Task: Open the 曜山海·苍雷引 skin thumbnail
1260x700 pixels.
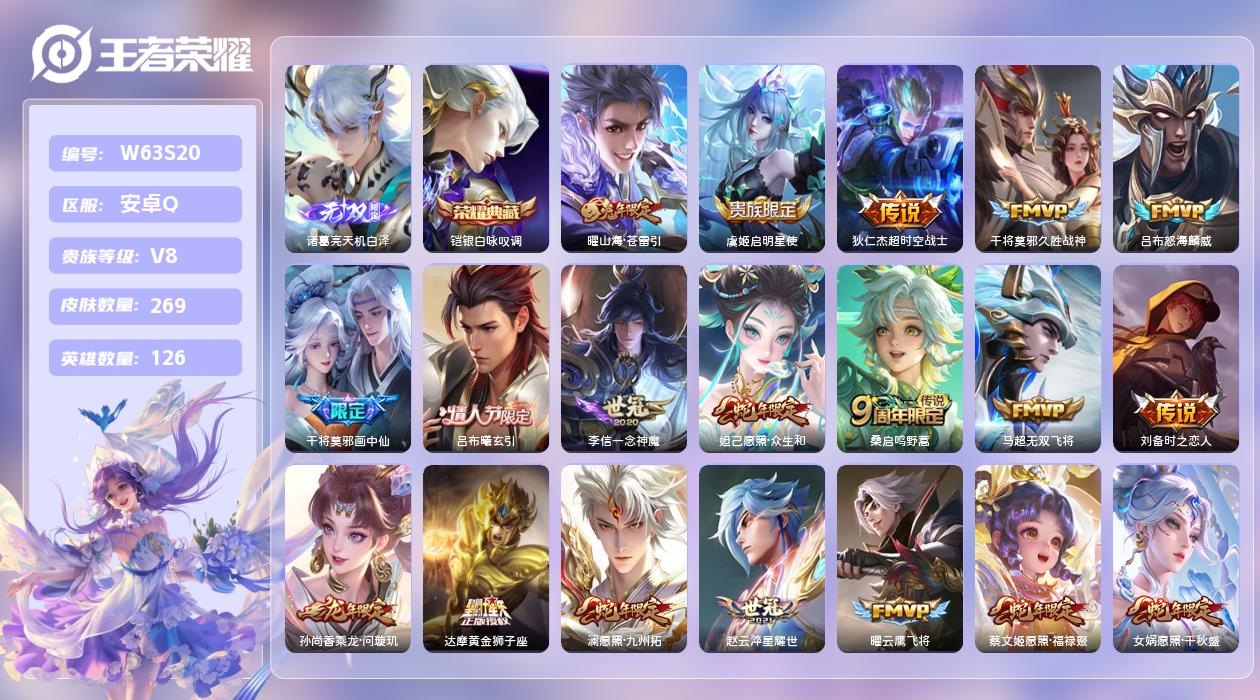Action: click(x=624, y=158)
